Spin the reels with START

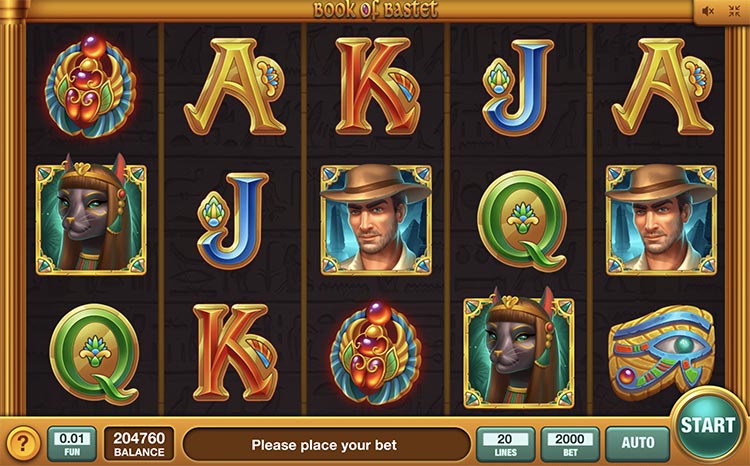tap(708, 425)
